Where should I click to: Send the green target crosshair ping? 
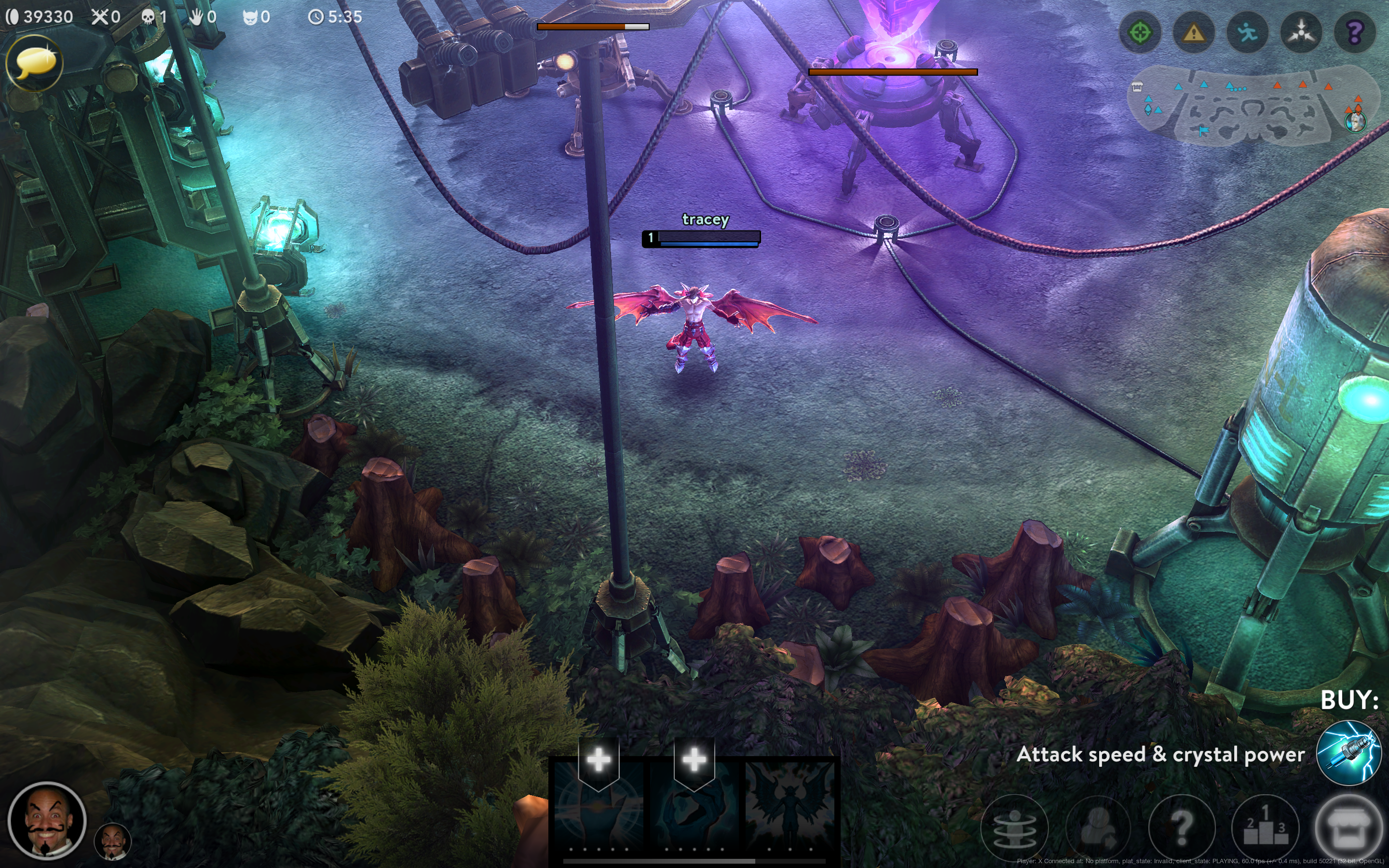[x=1140, y=33]
